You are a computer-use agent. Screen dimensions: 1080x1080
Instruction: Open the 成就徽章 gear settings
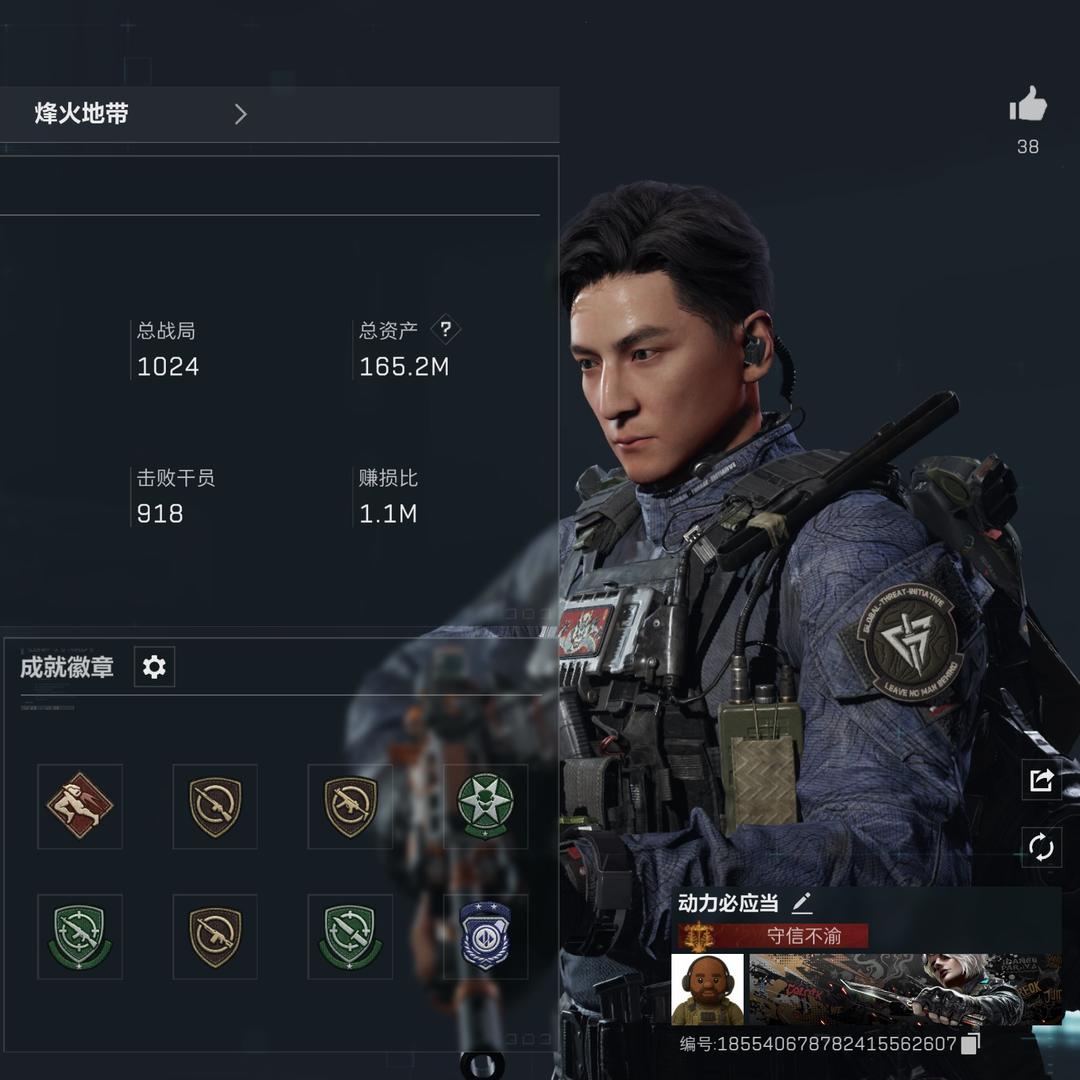(x=154, y=667)
